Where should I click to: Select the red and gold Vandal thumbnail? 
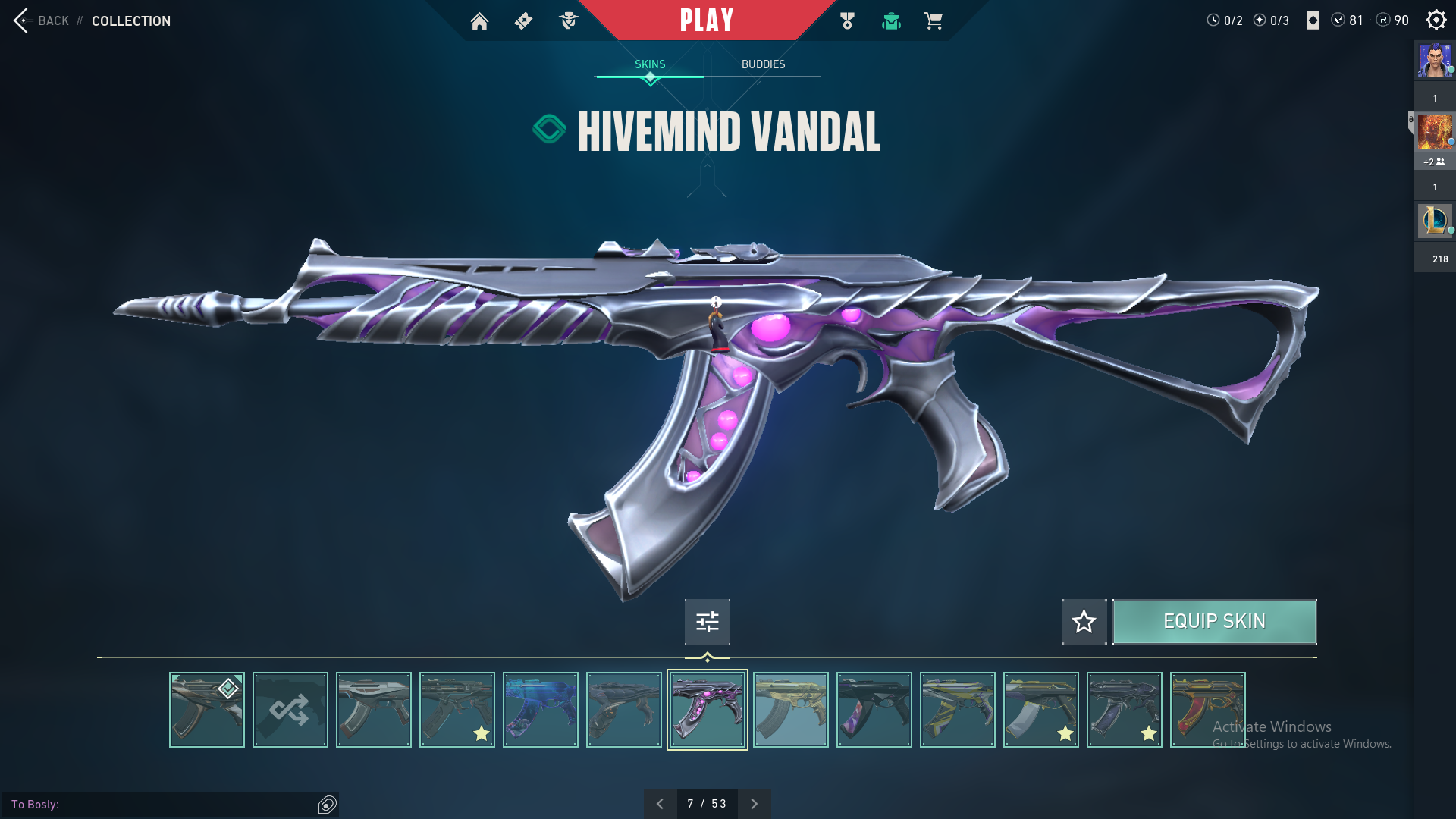point(1207,710)
